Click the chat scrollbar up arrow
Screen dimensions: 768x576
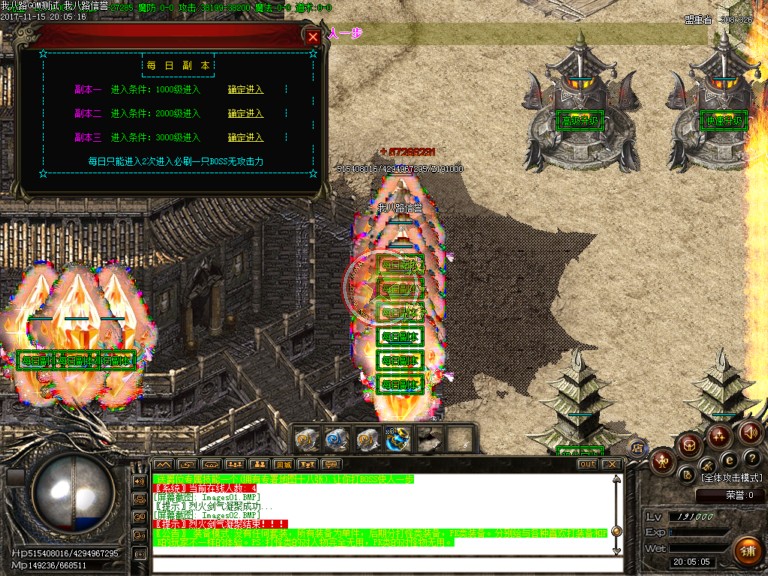click(616, 480)
